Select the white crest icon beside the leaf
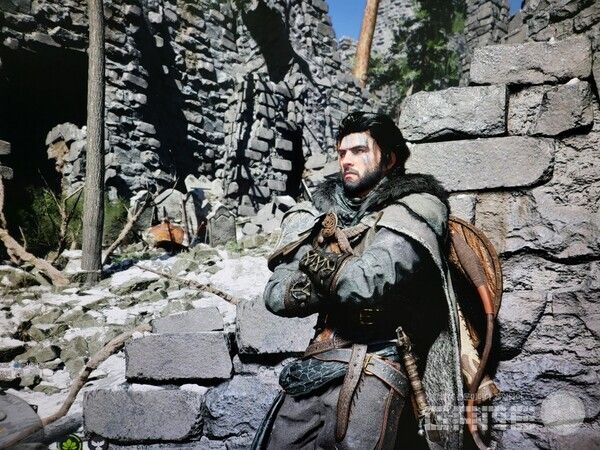This screenshot has height=450, width=600. [x=96, y=442]
